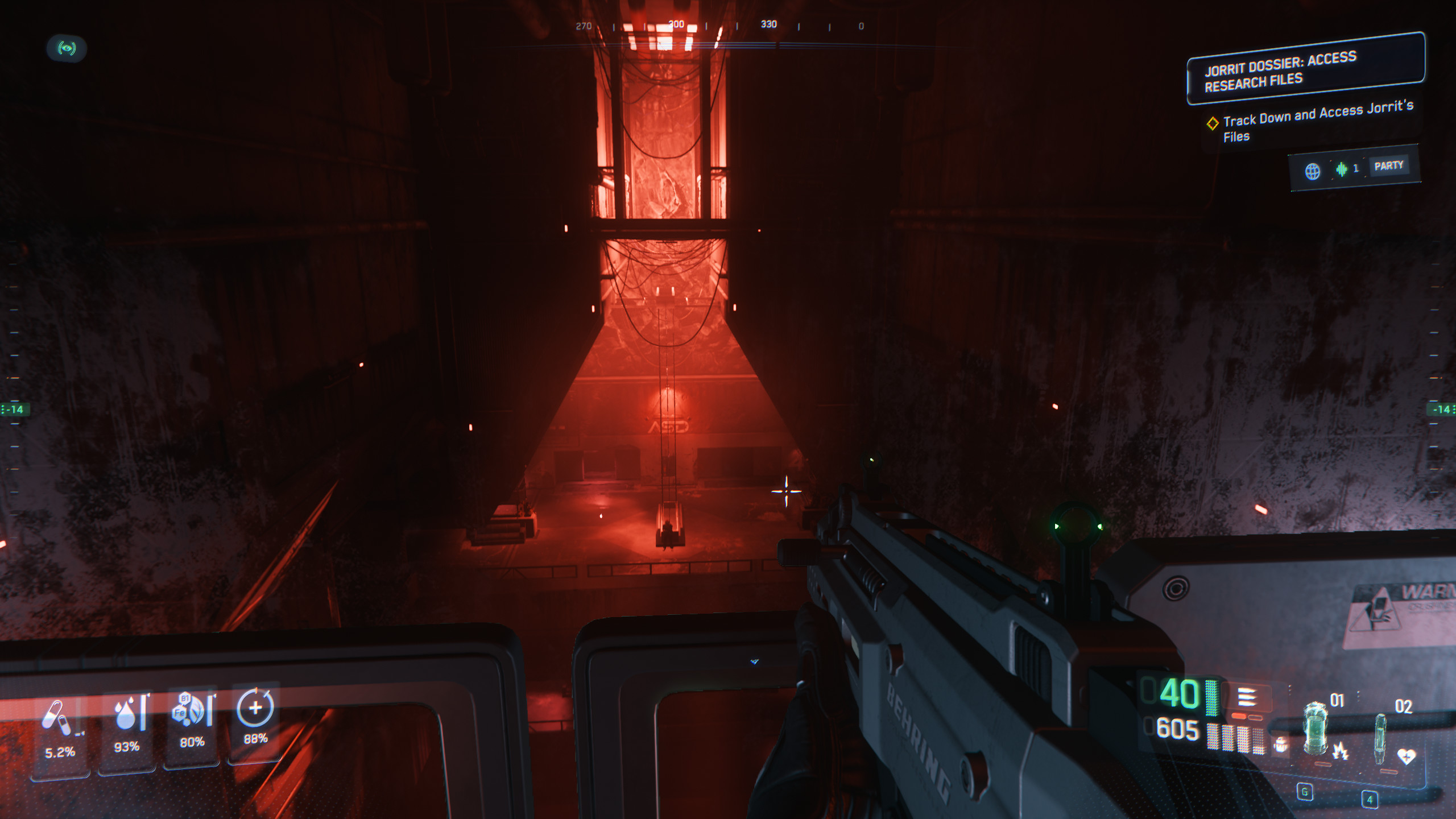Switch to the PARTY chat channel
The width and height of the screenshot is (1456, 819).
[1388, 166]
